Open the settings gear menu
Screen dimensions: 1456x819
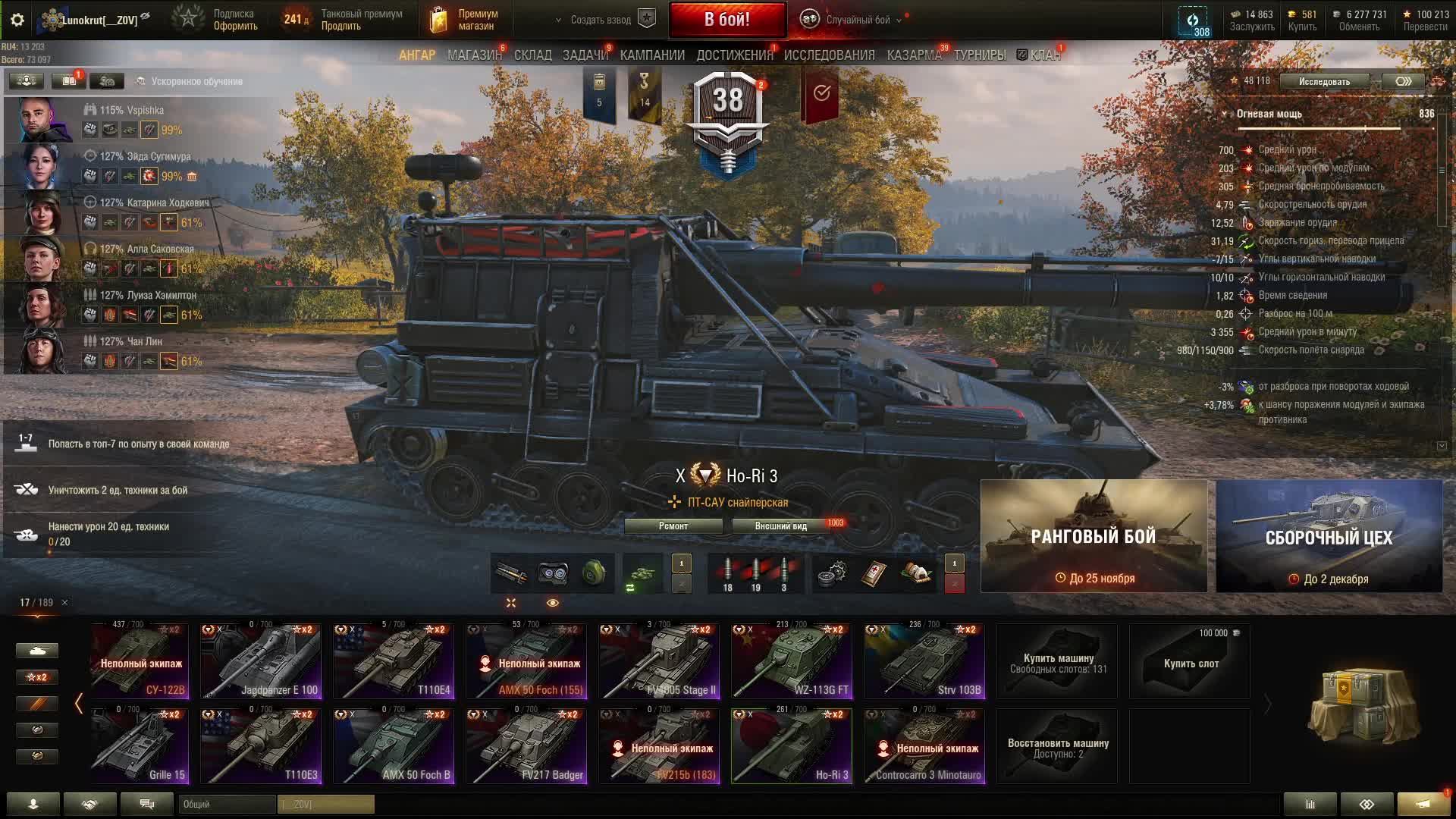[x=17, y=20]
